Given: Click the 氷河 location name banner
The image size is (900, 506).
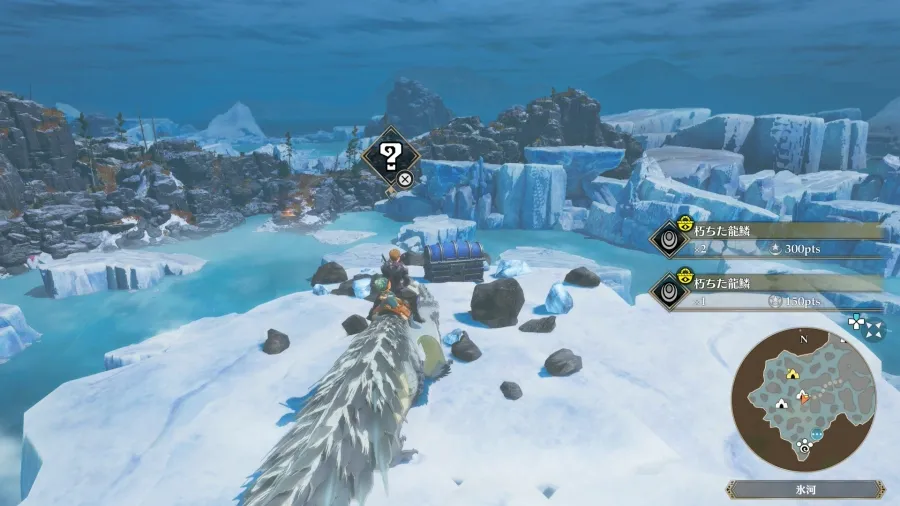Looking at the screenshot, I should point(805,490).
